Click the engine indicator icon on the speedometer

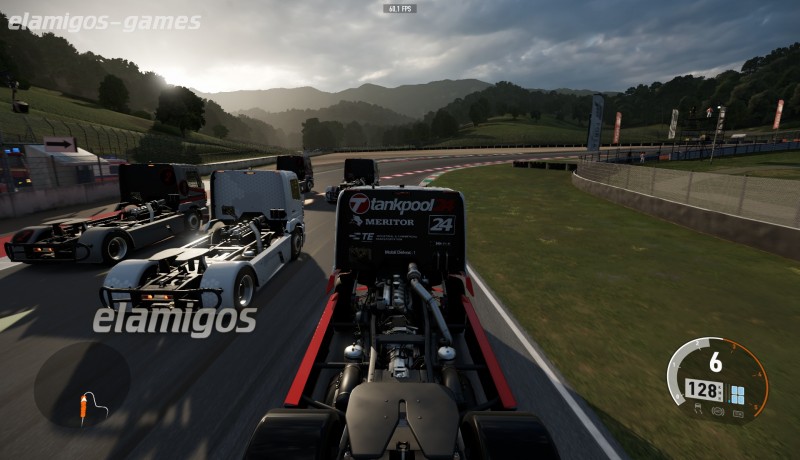pyautogui.click(x=736, y=412)
